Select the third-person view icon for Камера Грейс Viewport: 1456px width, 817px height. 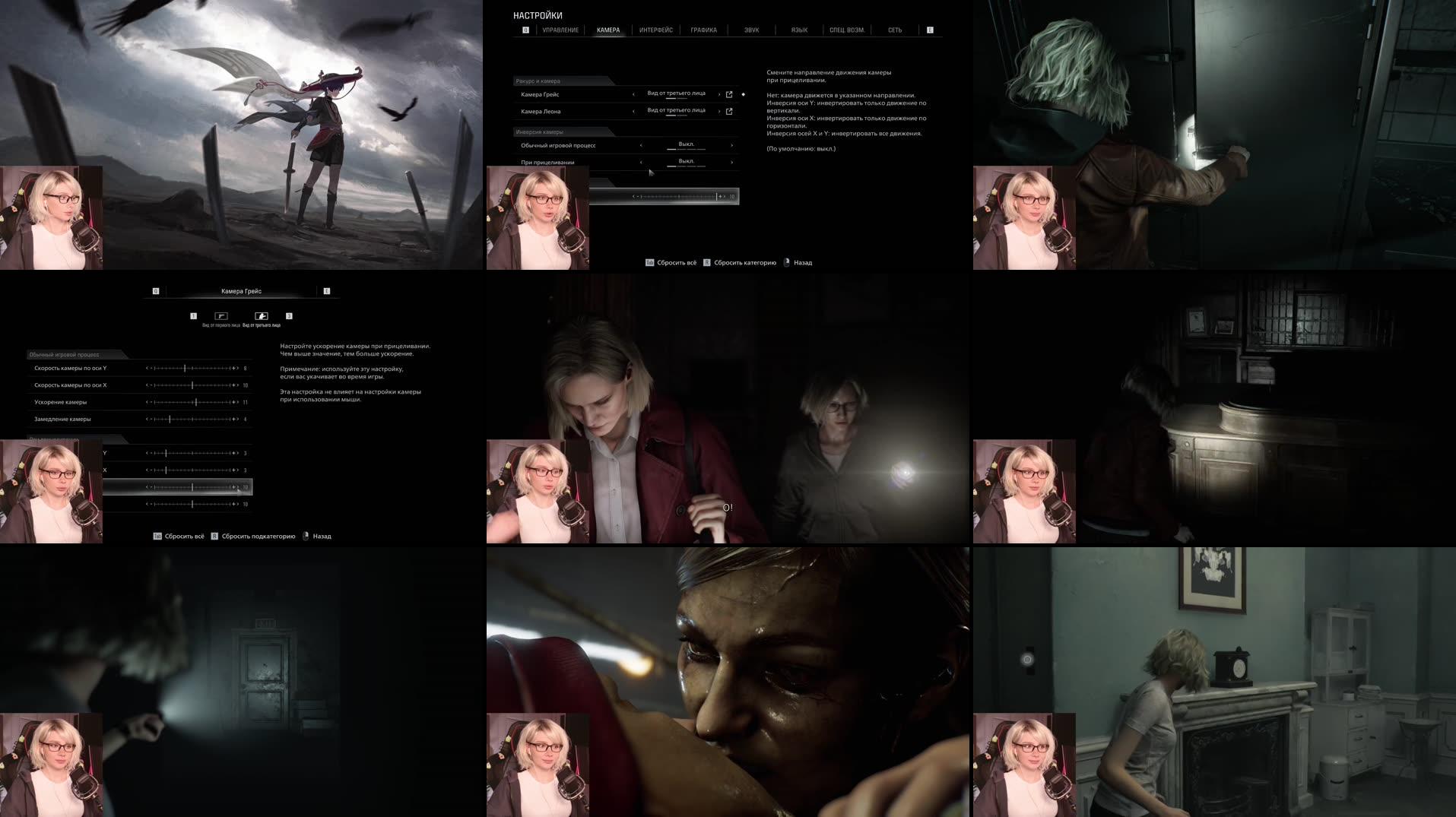click(262, 316)
